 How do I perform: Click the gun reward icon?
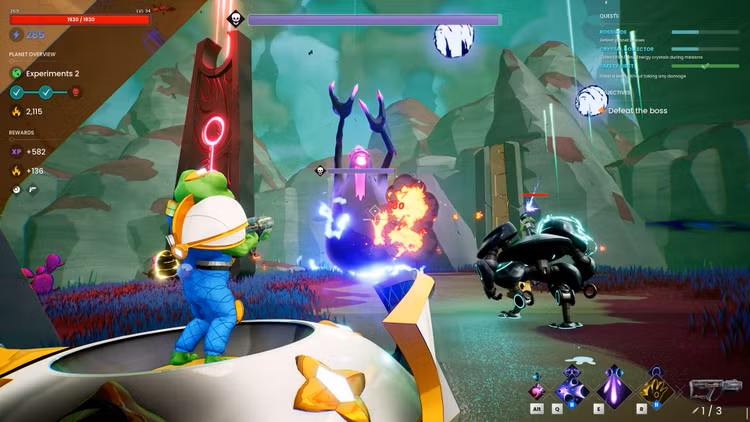(31, 189)
